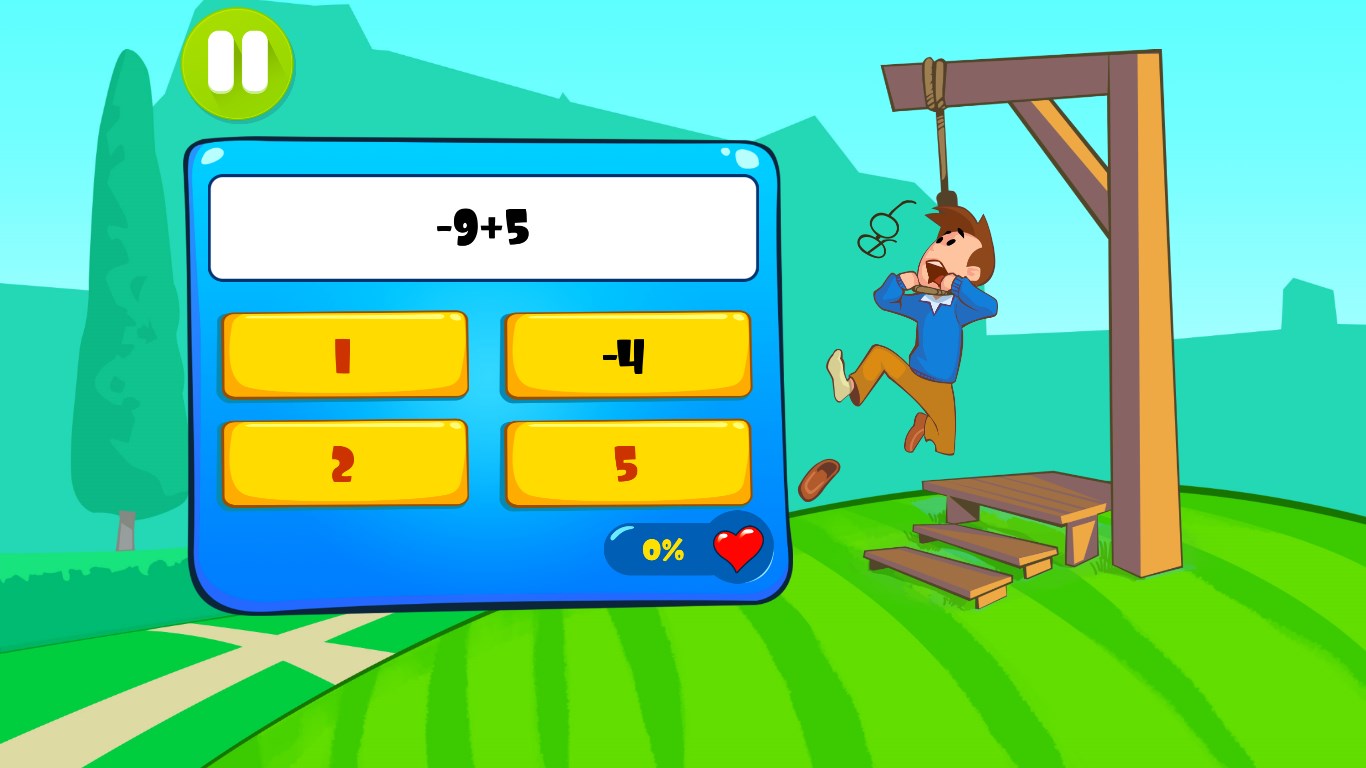Viewport: 1366px width, 768px height.
Task: Click the equation box showing -9+5
Action: pyautogui.click(x=483, y=225)
